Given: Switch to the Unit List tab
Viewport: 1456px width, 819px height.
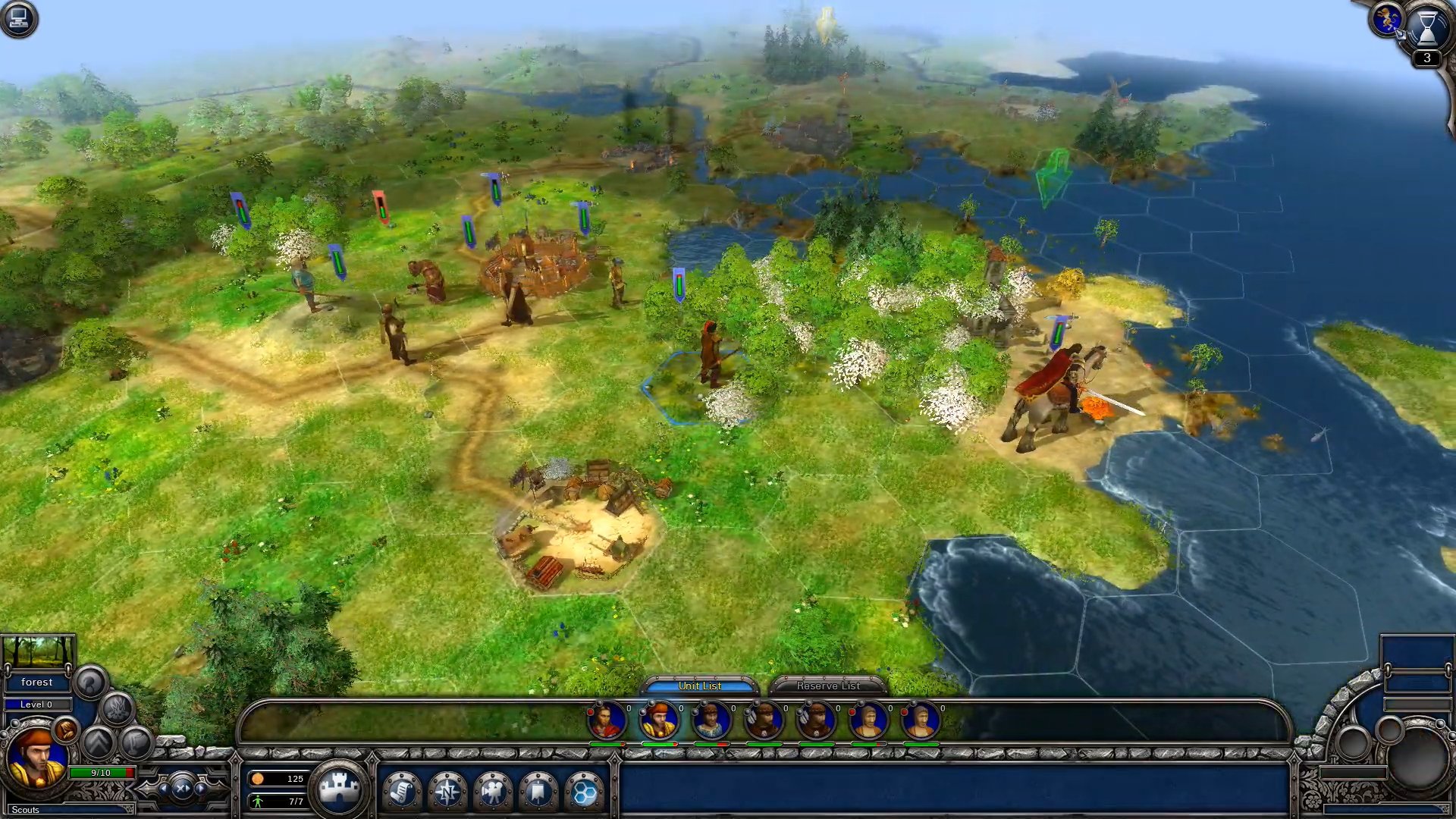Looking at the screenshot, I should click(x=699, y=686).
